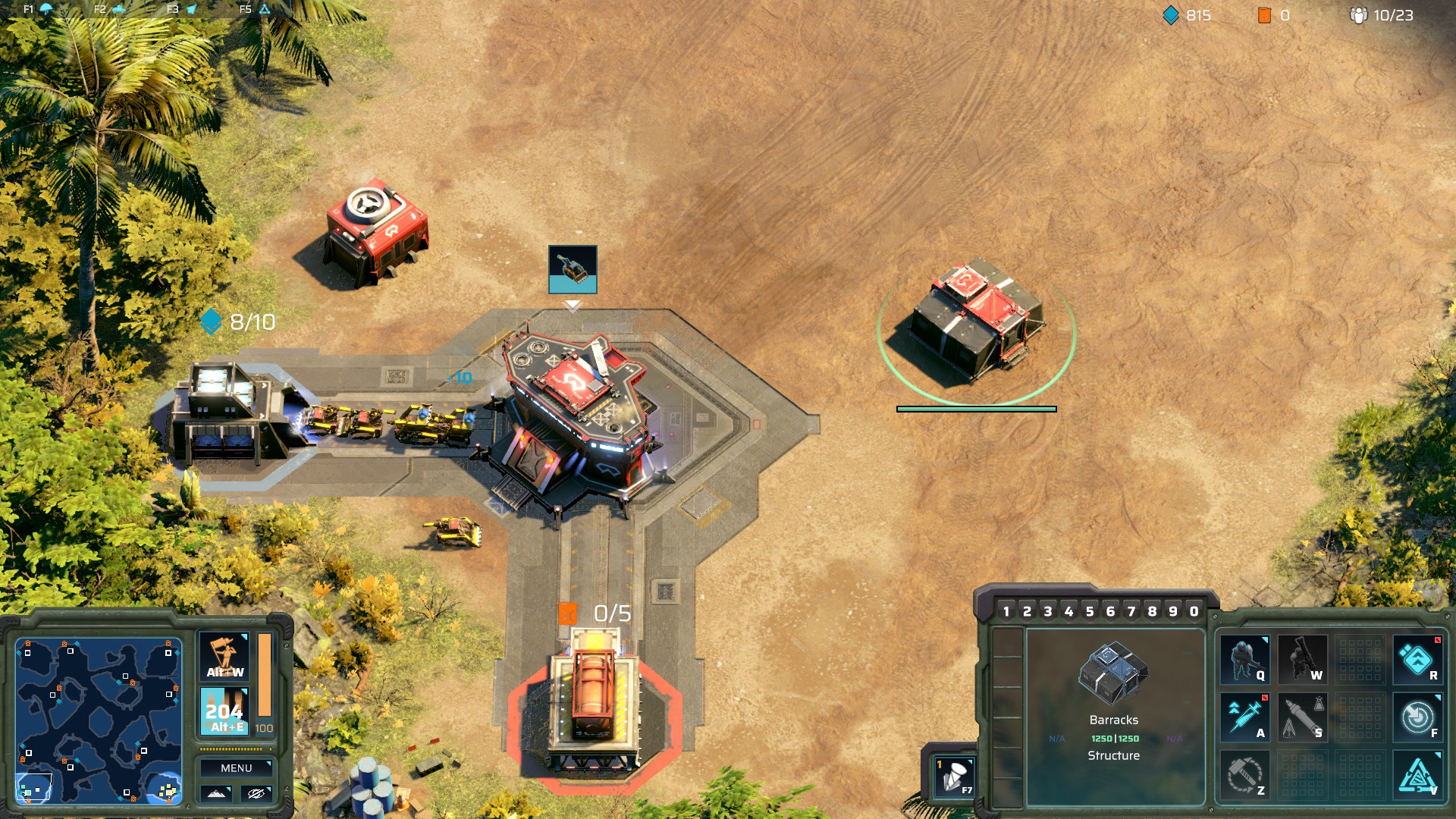Select control group 5 tab
This screenshot has height=819, width=1456.
[1090, 611]
